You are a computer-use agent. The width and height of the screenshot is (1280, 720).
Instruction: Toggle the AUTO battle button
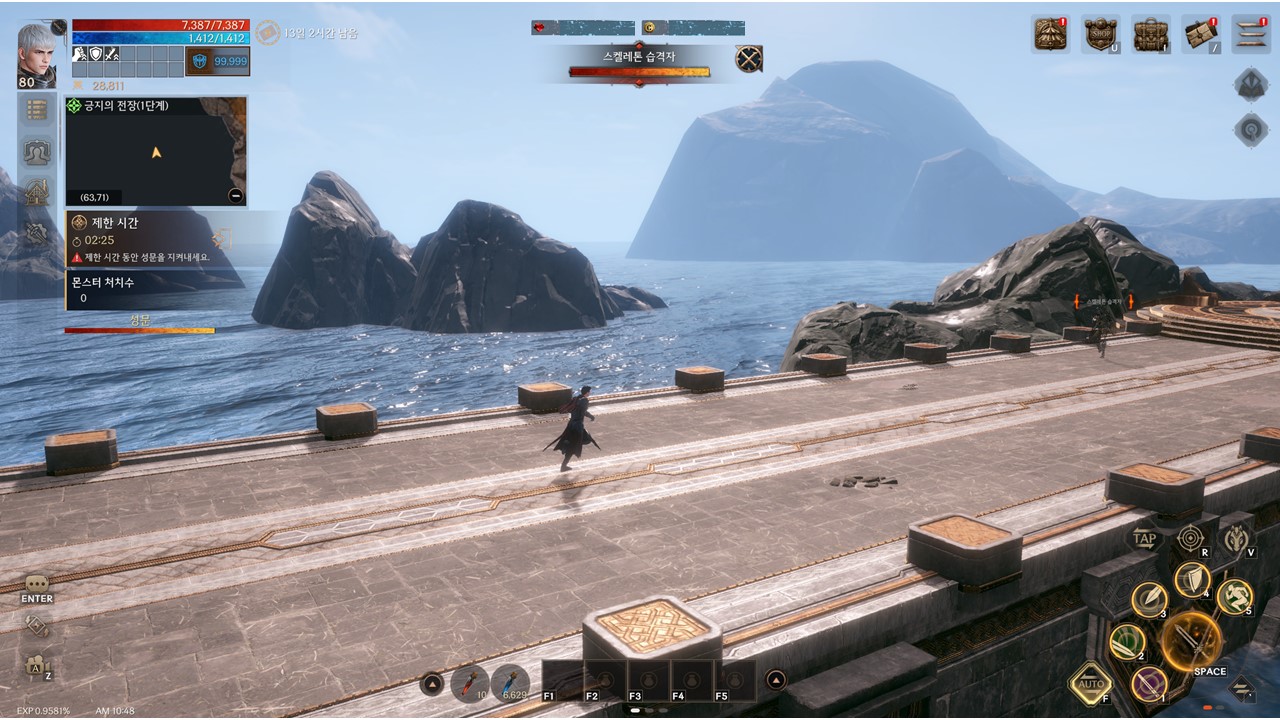[1090, 685]
